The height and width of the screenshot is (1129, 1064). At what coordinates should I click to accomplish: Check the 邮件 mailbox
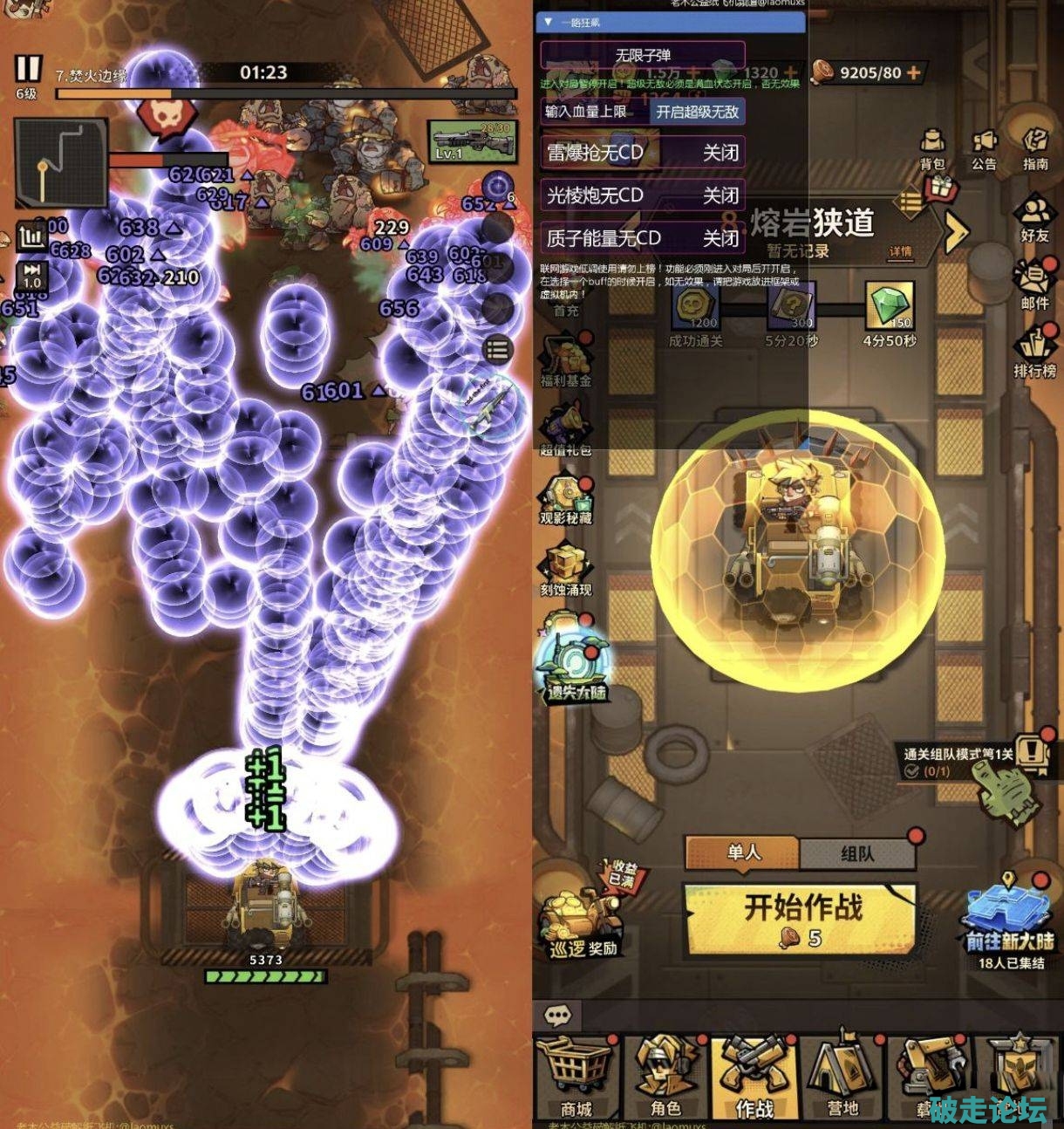1034,287
